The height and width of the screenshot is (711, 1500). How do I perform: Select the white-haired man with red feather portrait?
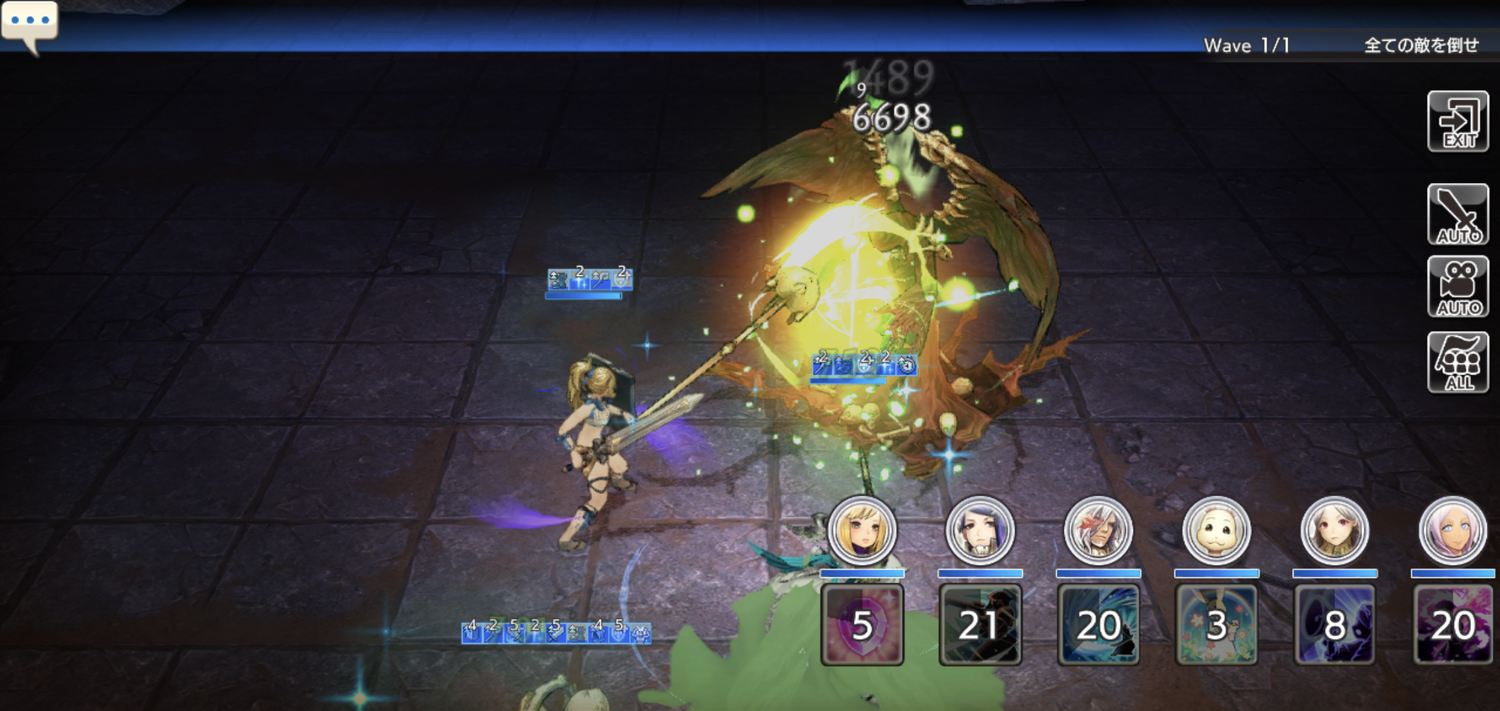click(x=1098, y=529)
